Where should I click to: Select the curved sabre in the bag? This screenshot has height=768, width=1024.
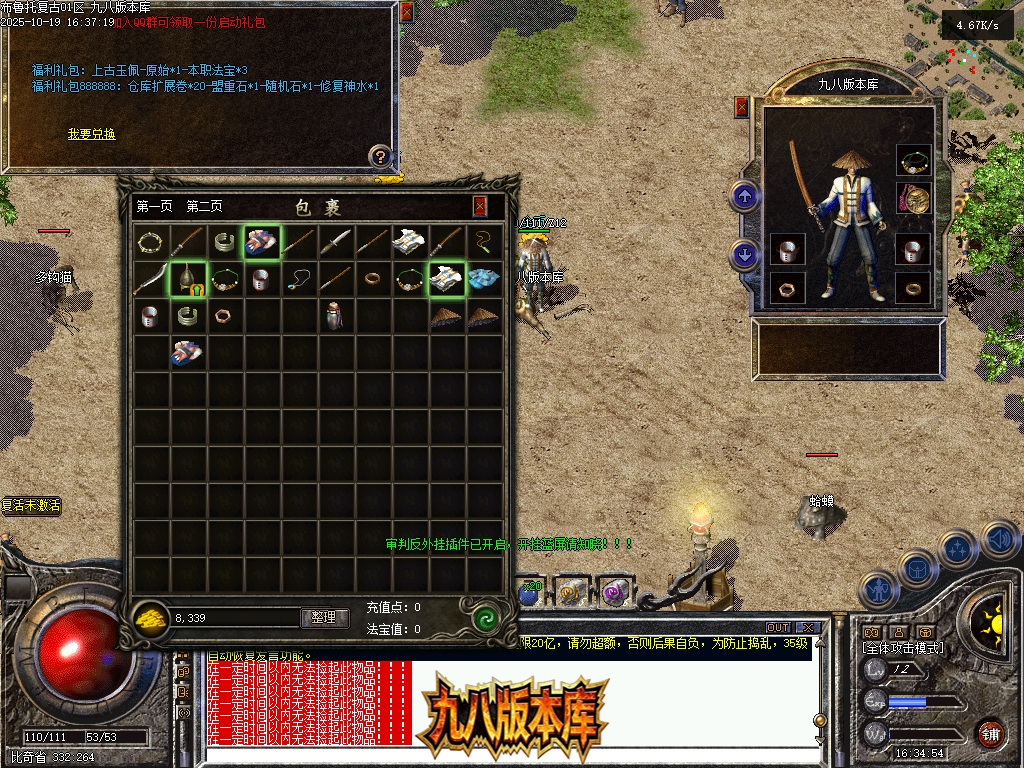coord(150,279)
